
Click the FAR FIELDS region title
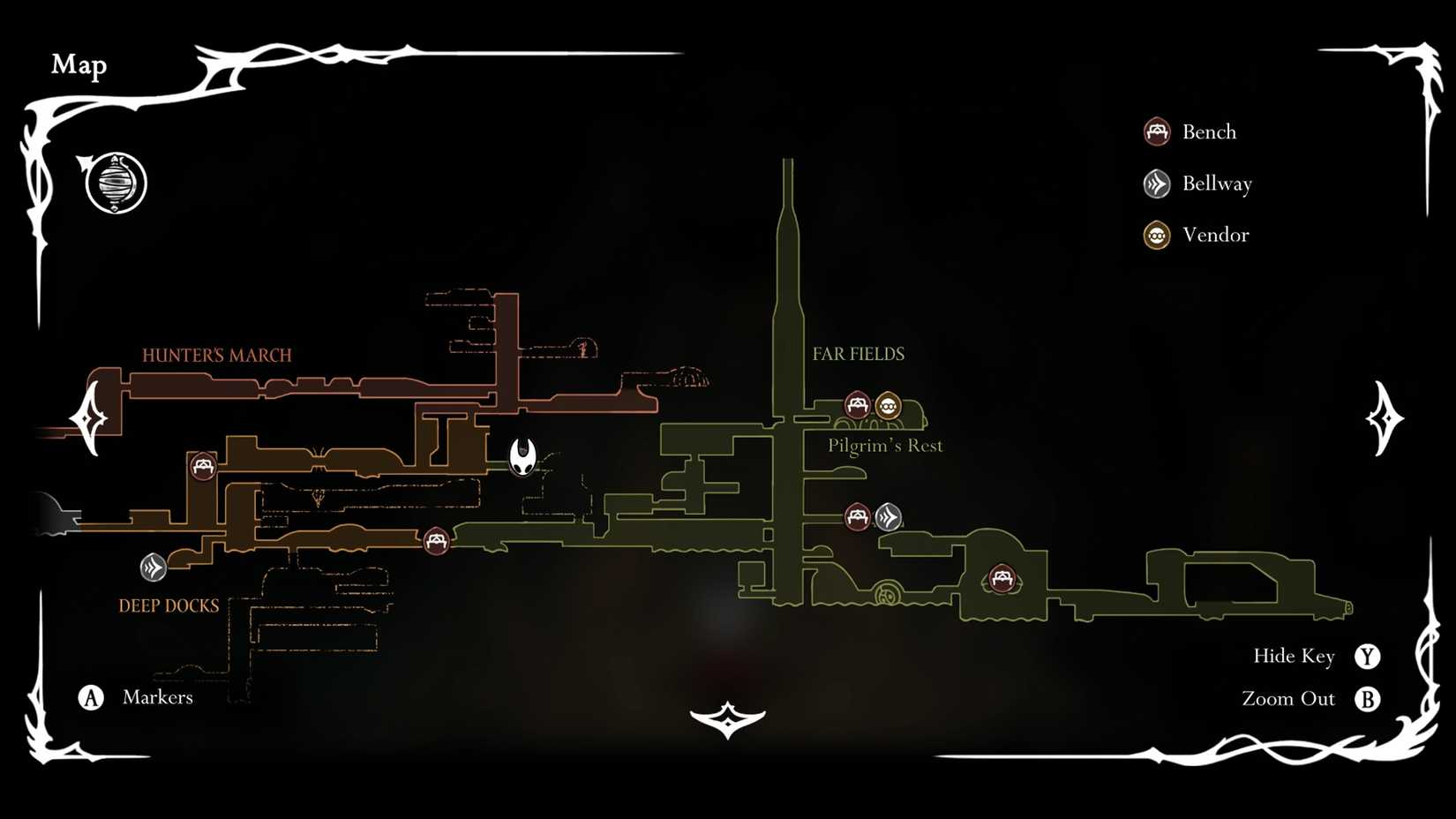859,353
